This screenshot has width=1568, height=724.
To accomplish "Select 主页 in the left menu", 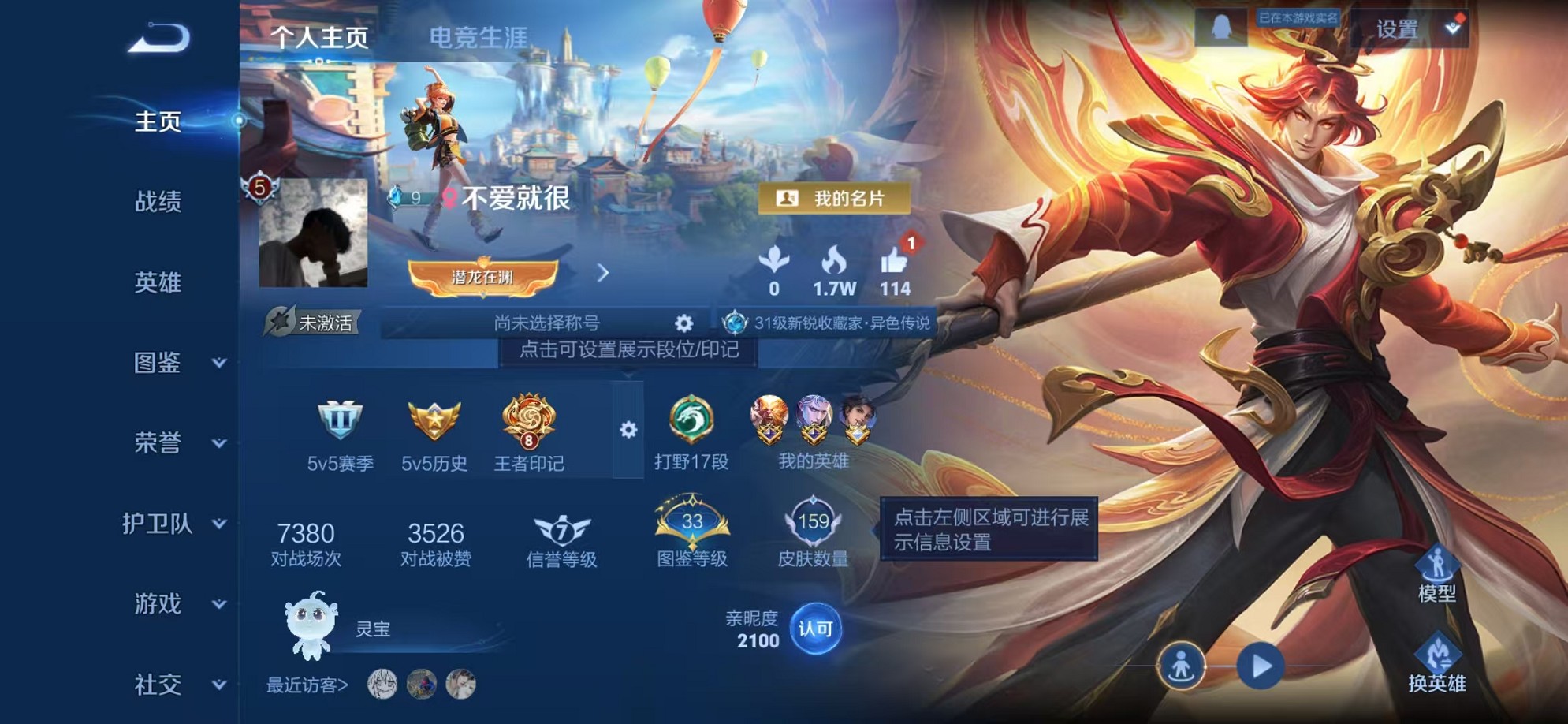I will [x=158, y=121].
